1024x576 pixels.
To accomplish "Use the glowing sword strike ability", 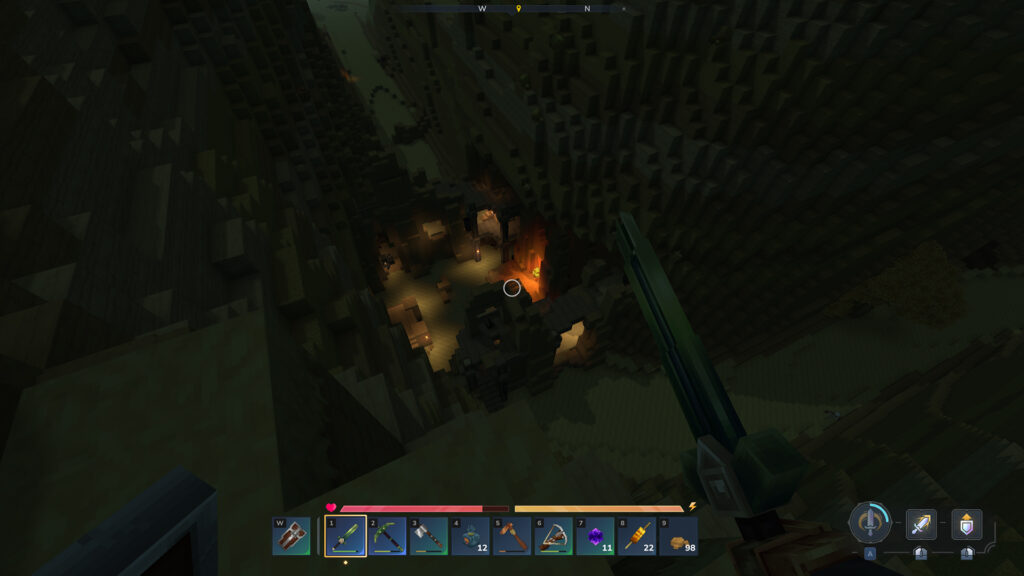I will click(921, 524).
